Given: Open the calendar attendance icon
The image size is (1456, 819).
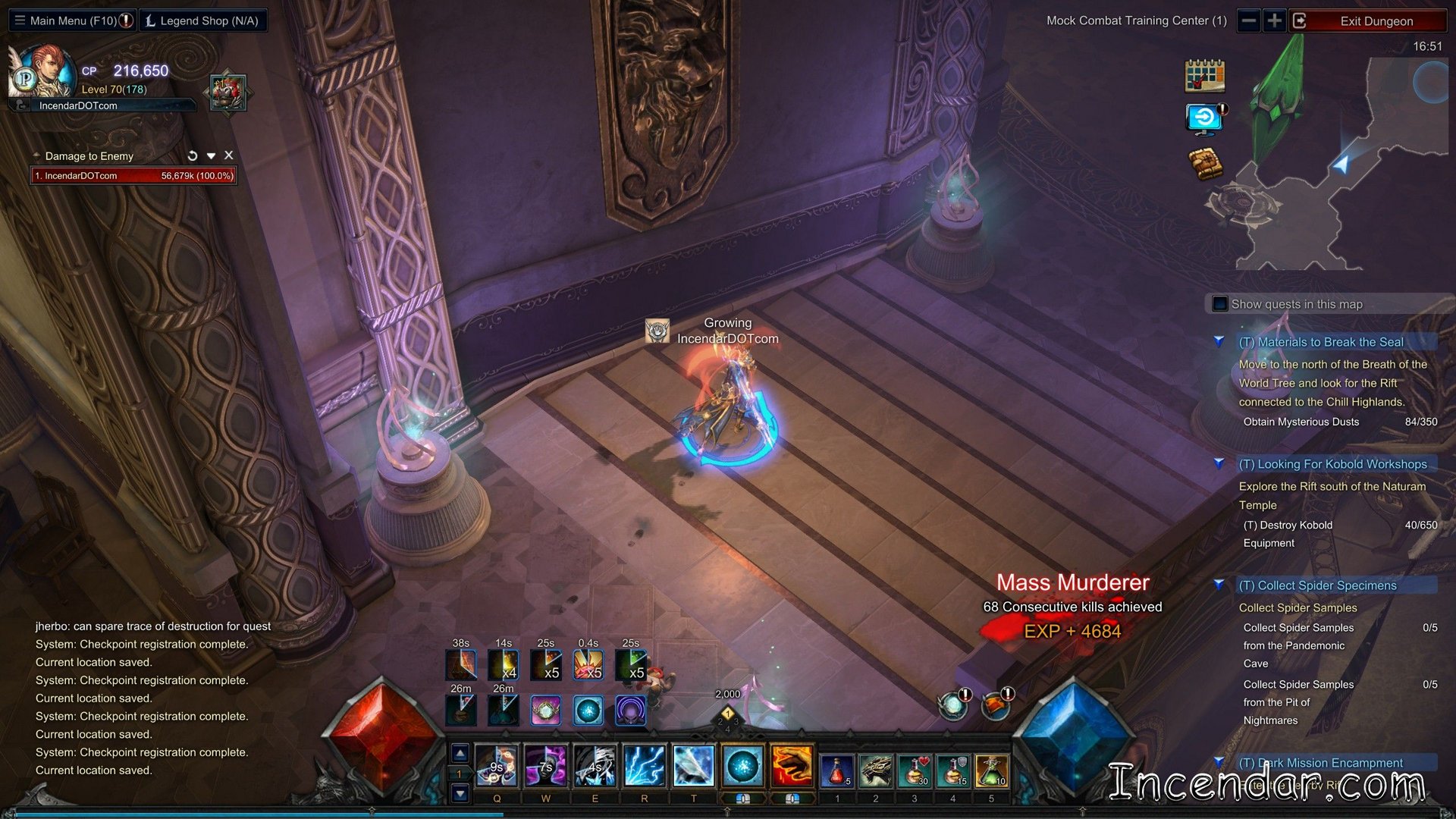Looking at the screenshot, I should coord(1204,76).
